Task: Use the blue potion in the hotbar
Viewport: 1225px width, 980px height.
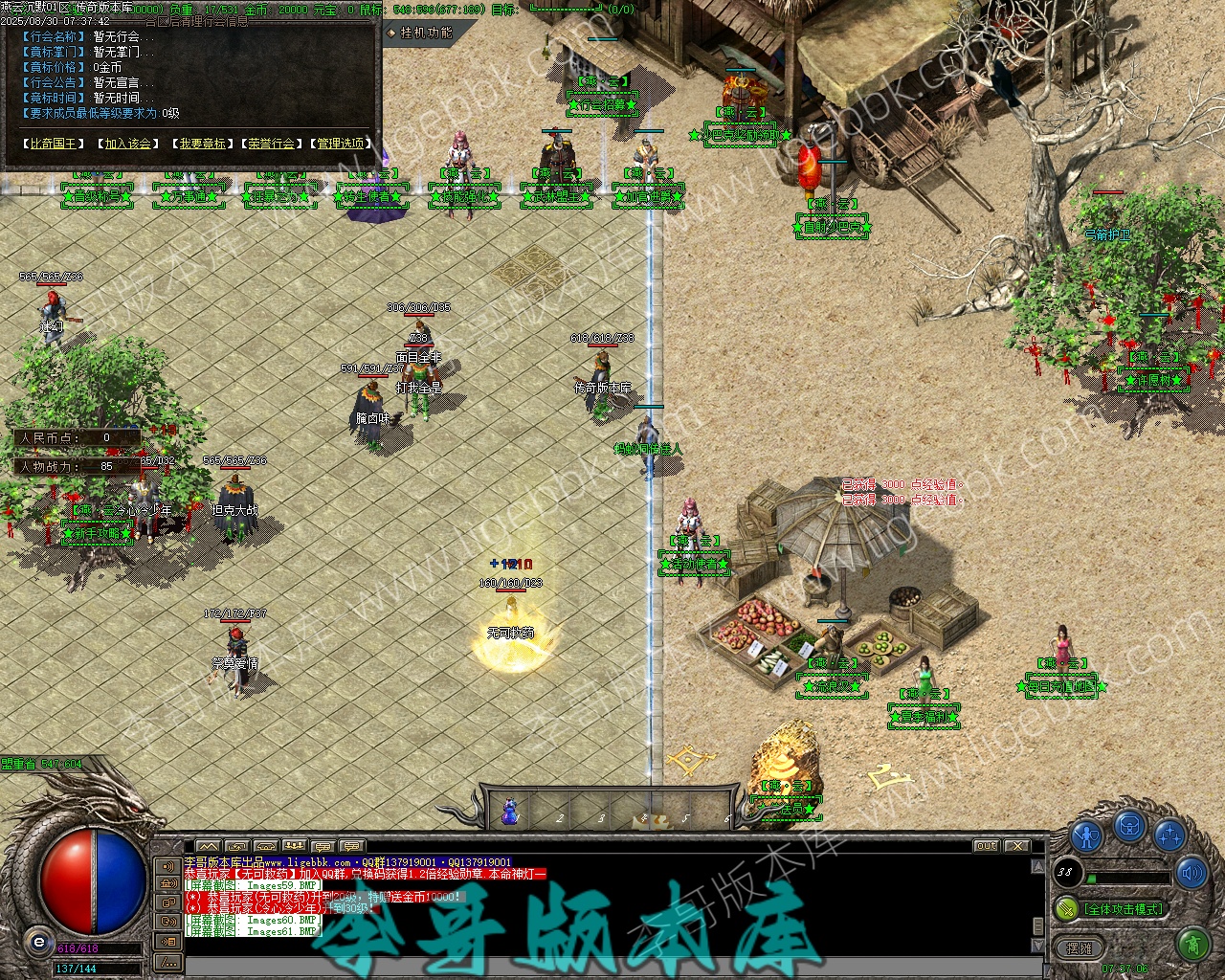Action: click(510, 813)
